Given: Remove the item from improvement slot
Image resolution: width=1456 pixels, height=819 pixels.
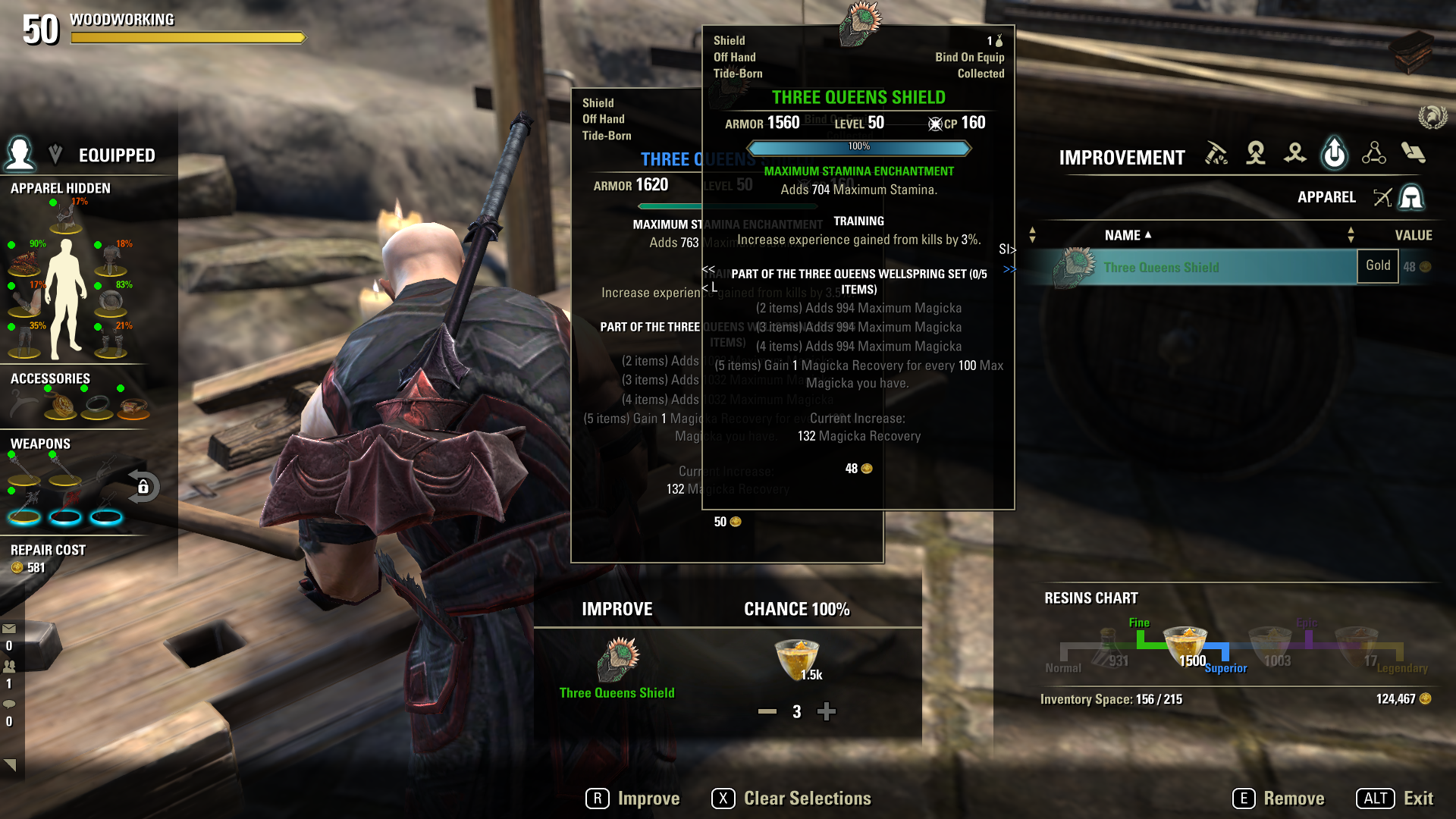Looking at the screenshot, I should pos(1279,799).
